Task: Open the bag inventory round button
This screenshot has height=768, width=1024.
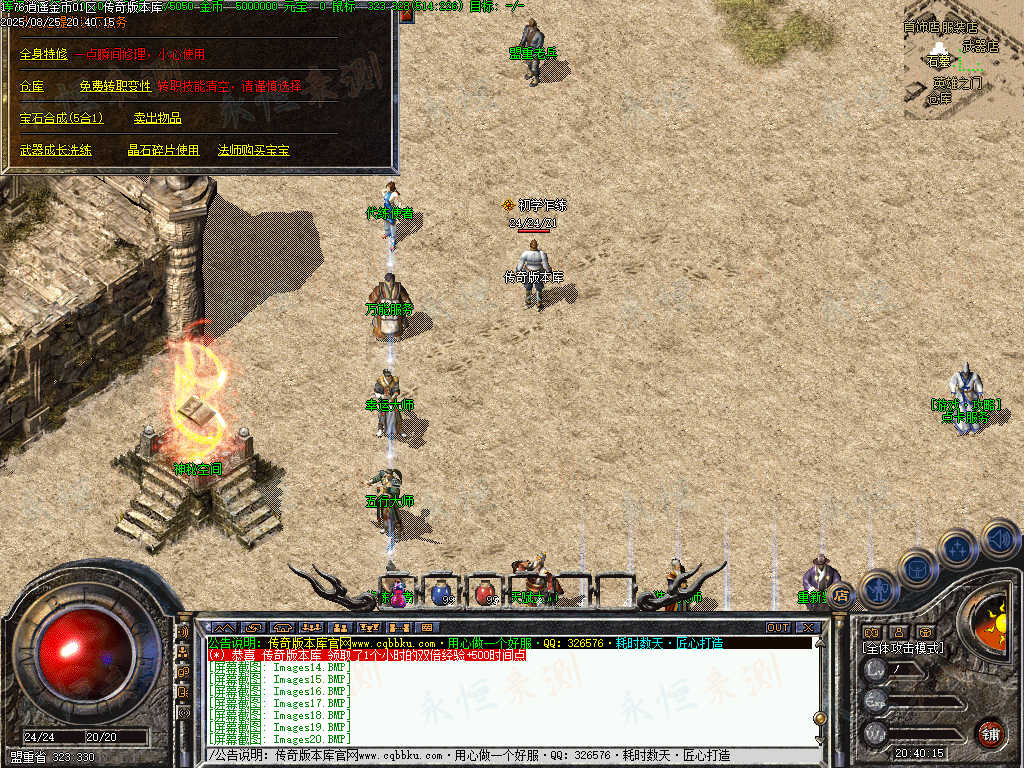Action: click(918, 568)
